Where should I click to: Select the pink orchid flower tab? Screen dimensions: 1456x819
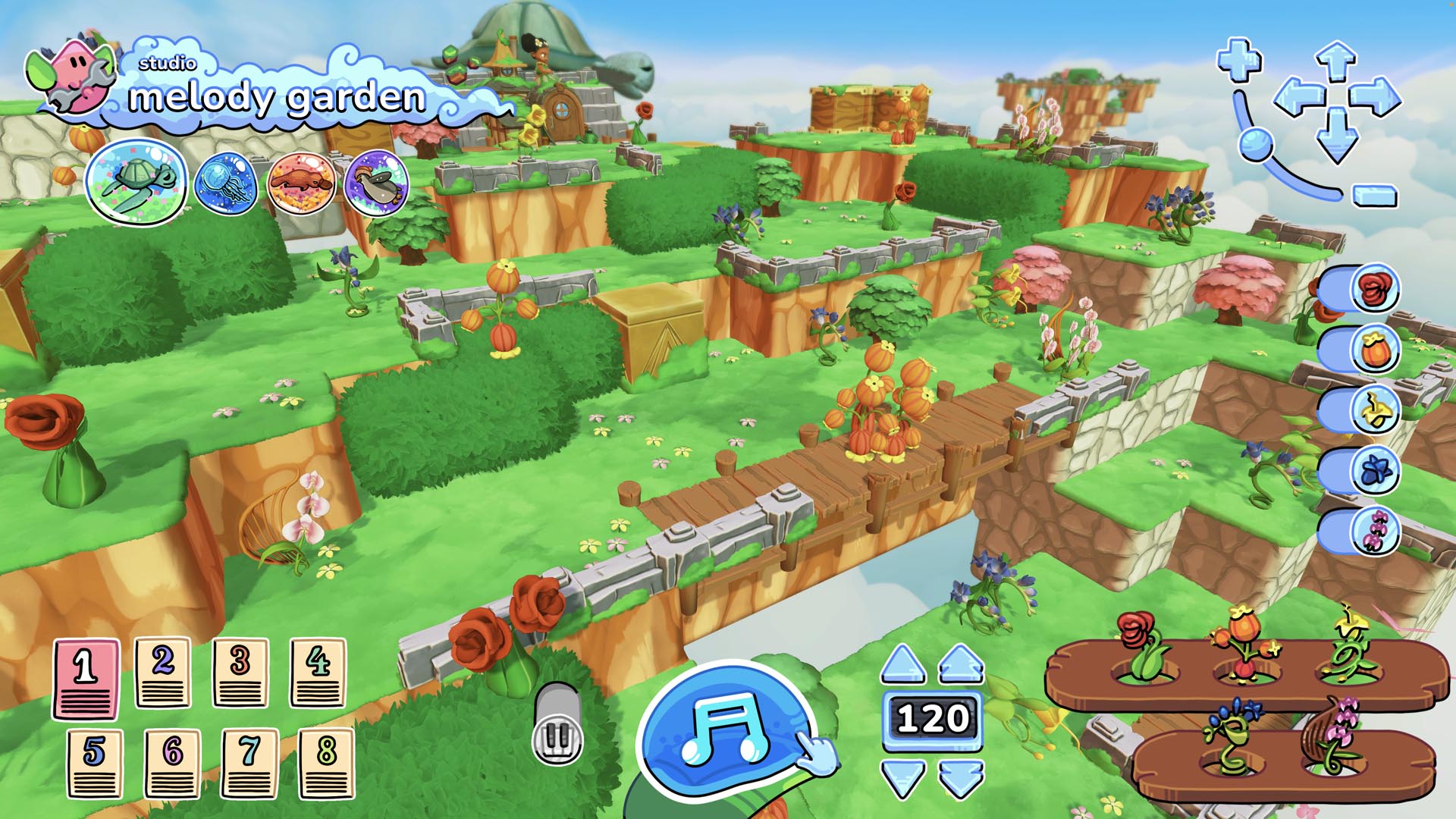[x=1373, y=531]
